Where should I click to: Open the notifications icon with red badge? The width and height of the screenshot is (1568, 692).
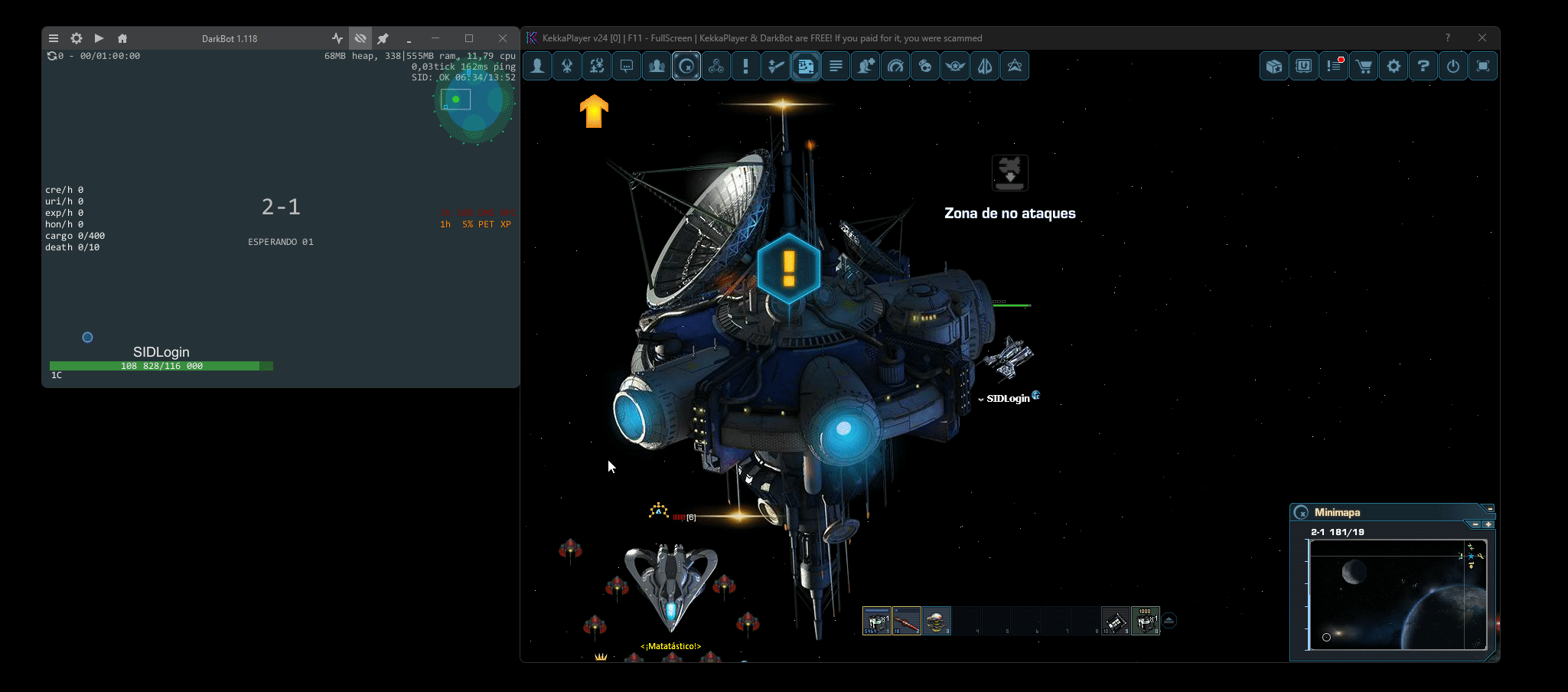(1335, 66)
